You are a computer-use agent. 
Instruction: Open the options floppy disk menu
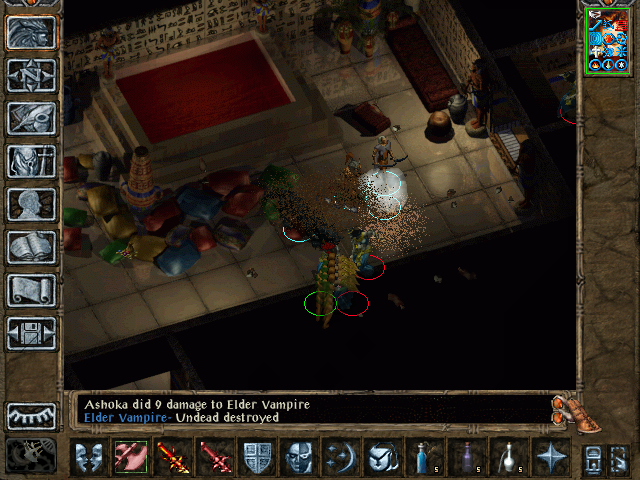click(x=32, y=333)
